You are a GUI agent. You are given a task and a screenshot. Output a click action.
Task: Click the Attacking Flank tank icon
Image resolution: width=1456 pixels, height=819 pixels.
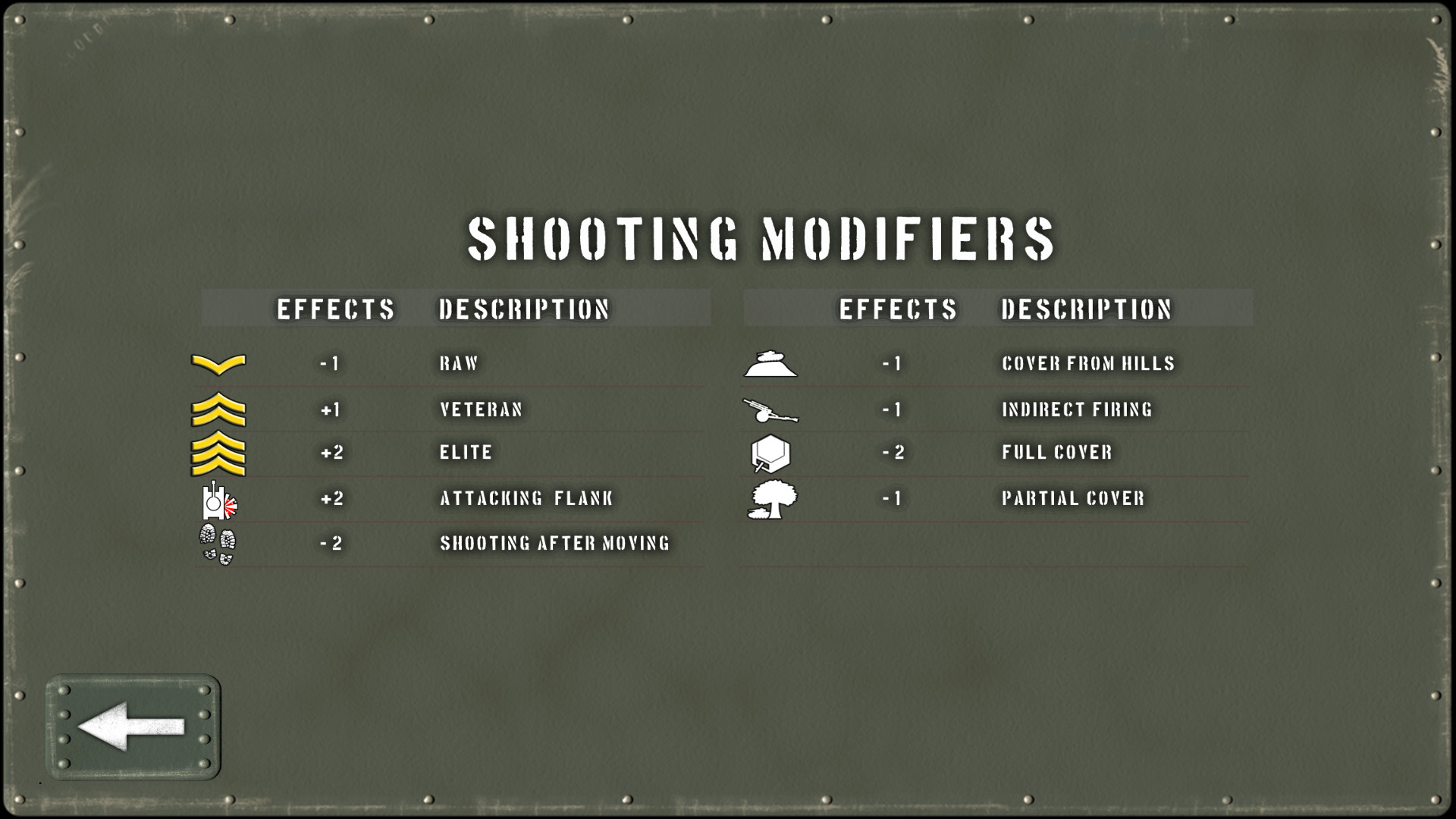coord(220,499)
